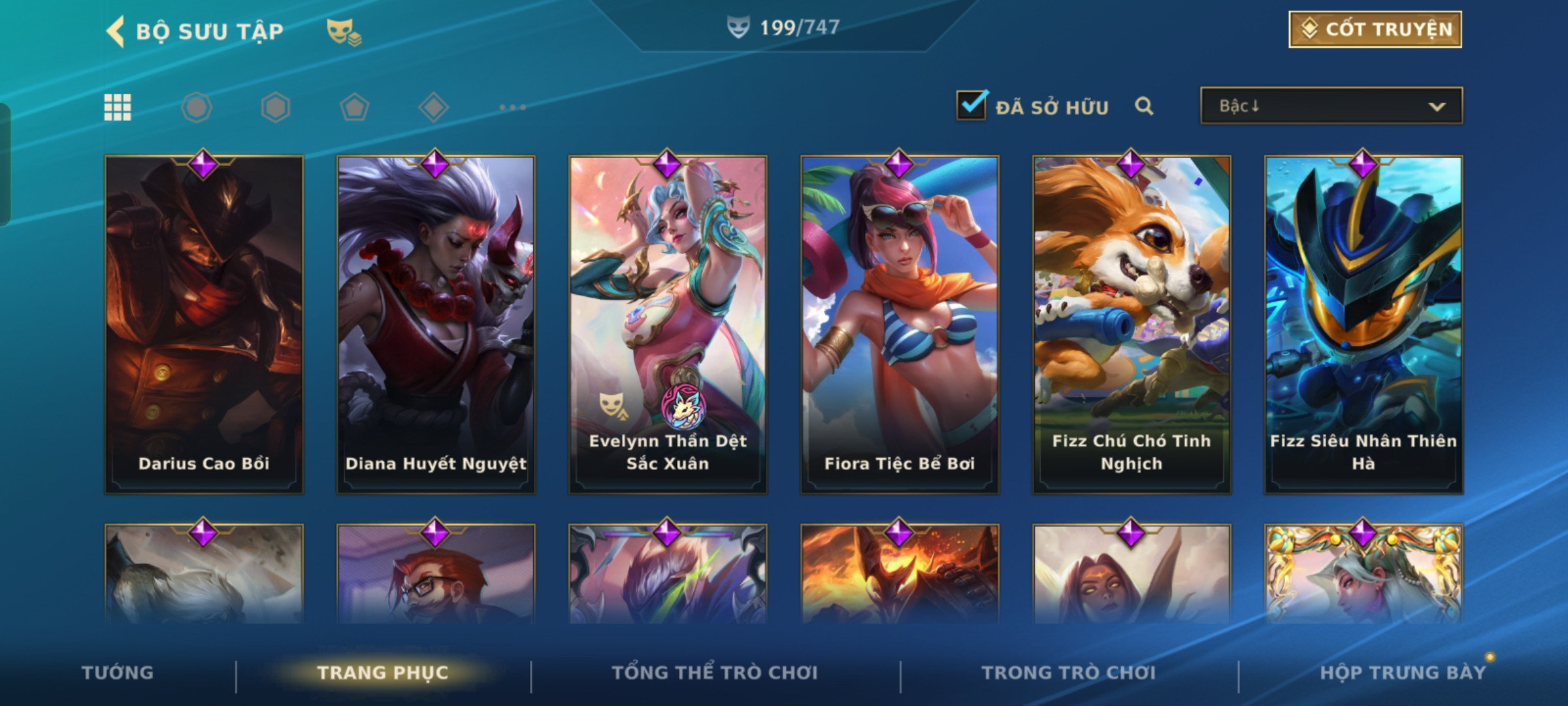This screenshot has height=706, width=1568.
Task: Filter skins by the pentagon rarity icon
Action: click(355, 107)
